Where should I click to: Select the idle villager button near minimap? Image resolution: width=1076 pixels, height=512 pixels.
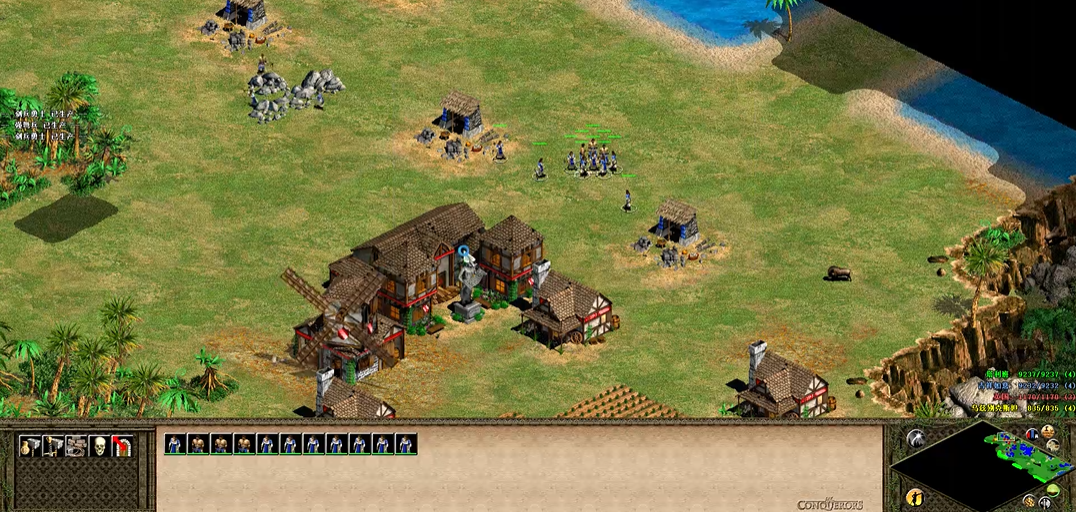tap(915, 497)
